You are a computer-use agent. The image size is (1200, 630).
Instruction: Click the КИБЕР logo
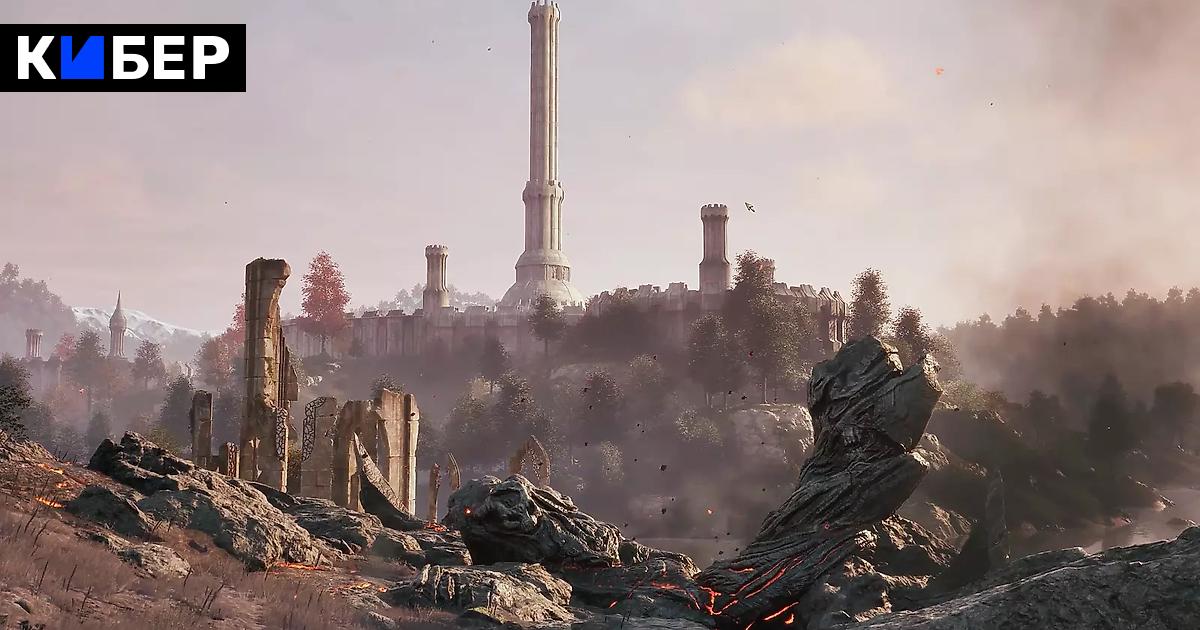pyautogui.click(x=122, y=58)
